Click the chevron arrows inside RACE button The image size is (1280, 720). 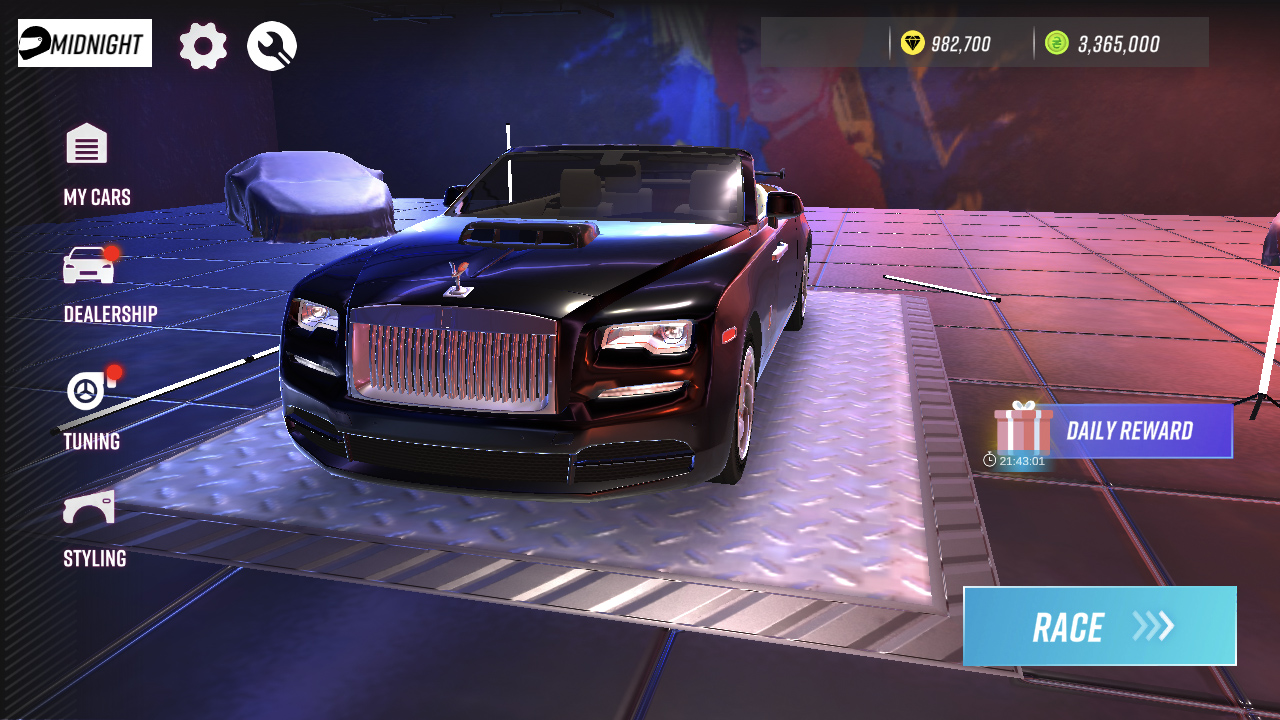pos(1151,627)
